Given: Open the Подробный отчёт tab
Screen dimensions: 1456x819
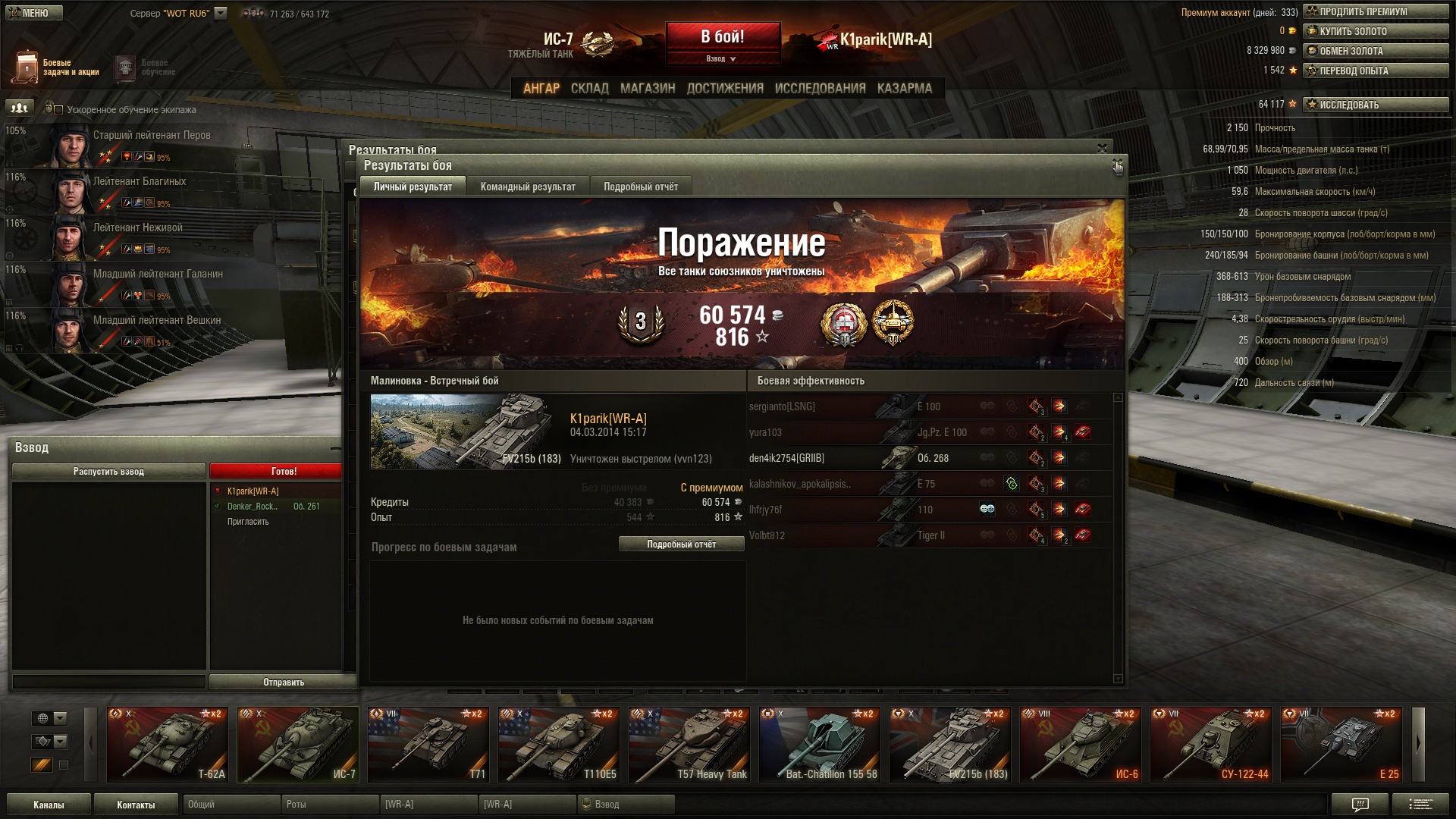Looking at the screenshot, I should tap(641, 187).
